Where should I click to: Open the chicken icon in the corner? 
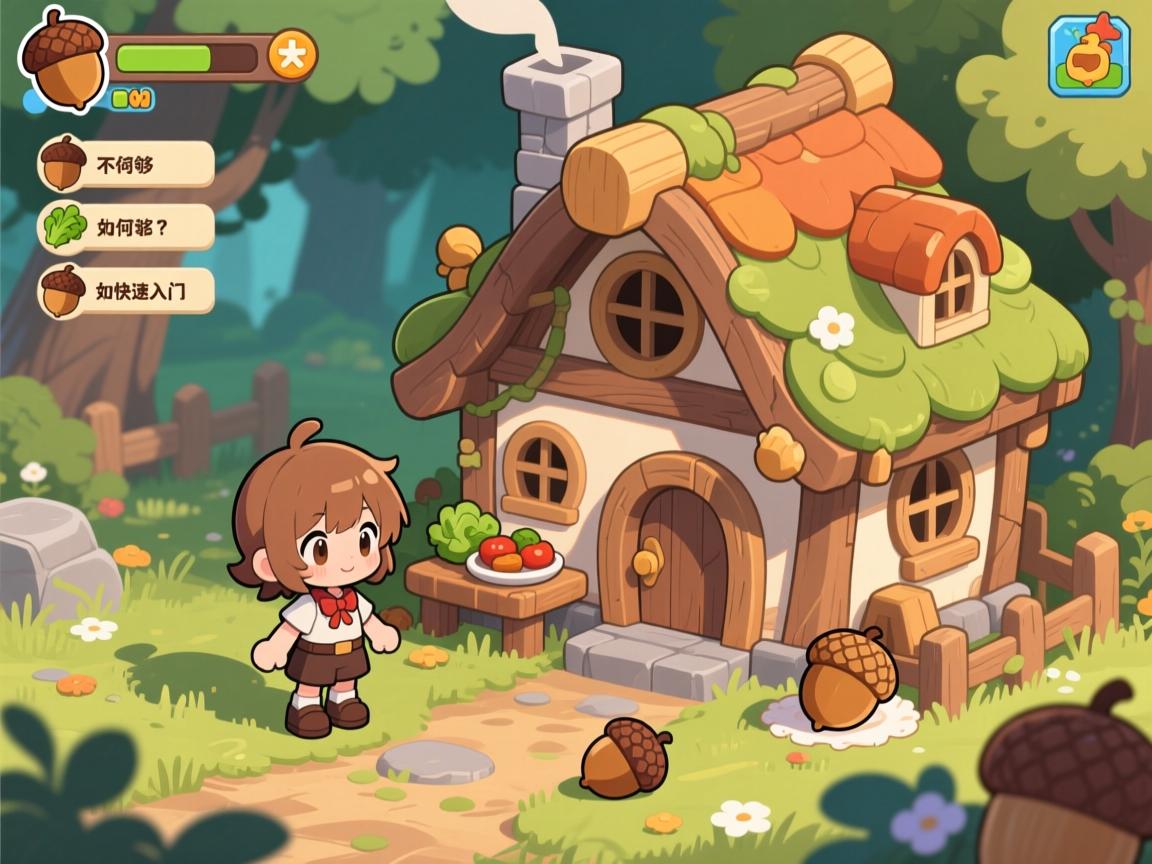coord(1089,56)
